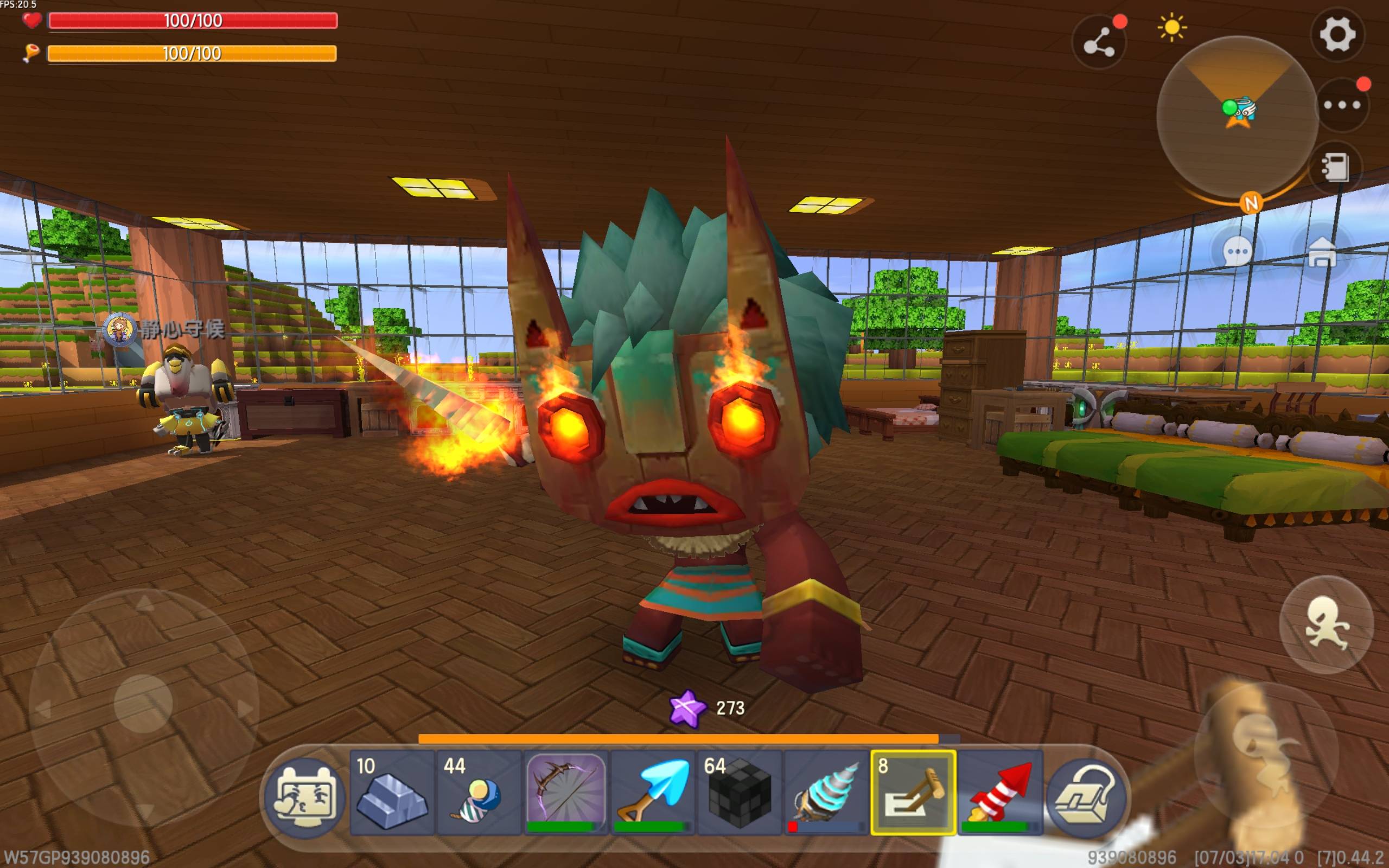The image size is (1389, 868).
Task: Tap the jump figure button
Action: (x=1326, y=624)
